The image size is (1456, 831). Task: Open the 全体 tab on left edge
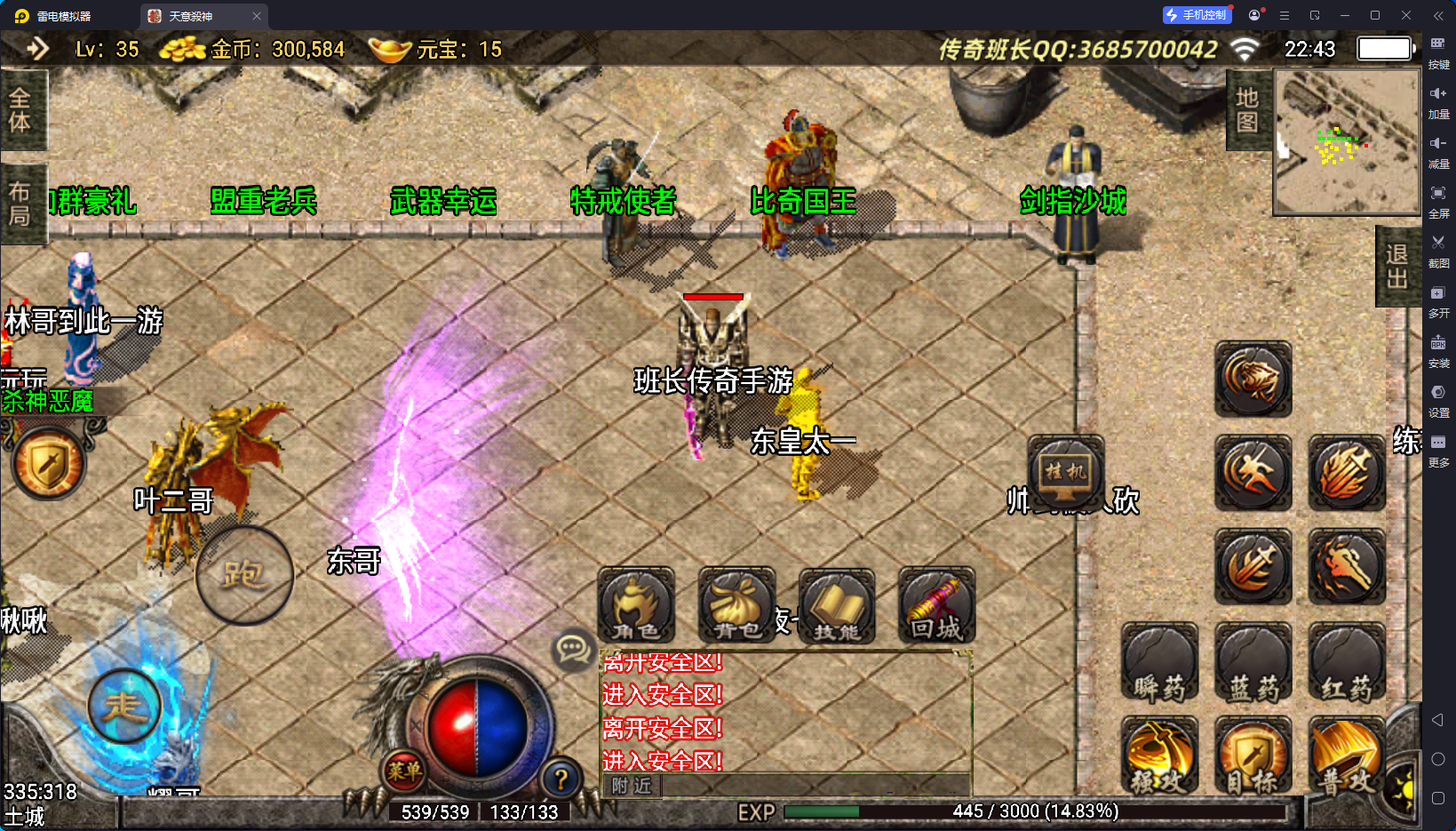pos(20,110)
